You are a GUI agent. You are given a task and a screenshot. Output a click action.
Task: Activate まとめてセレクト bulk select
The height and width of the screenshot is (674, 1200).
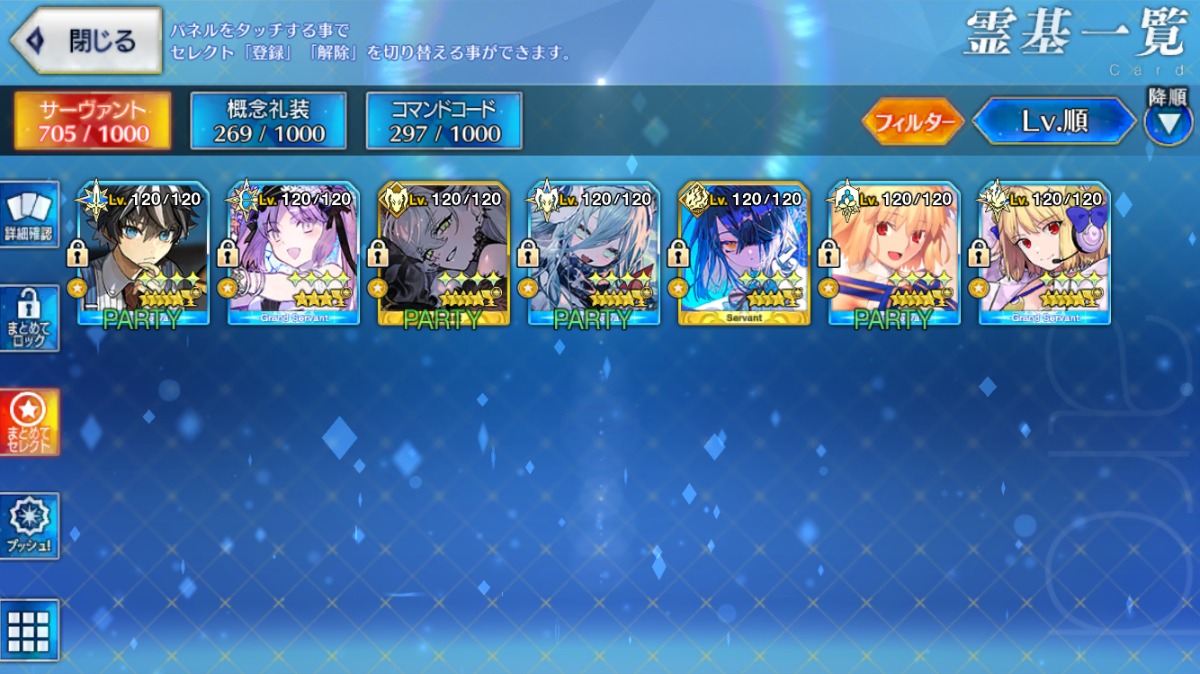coord(30,422)
